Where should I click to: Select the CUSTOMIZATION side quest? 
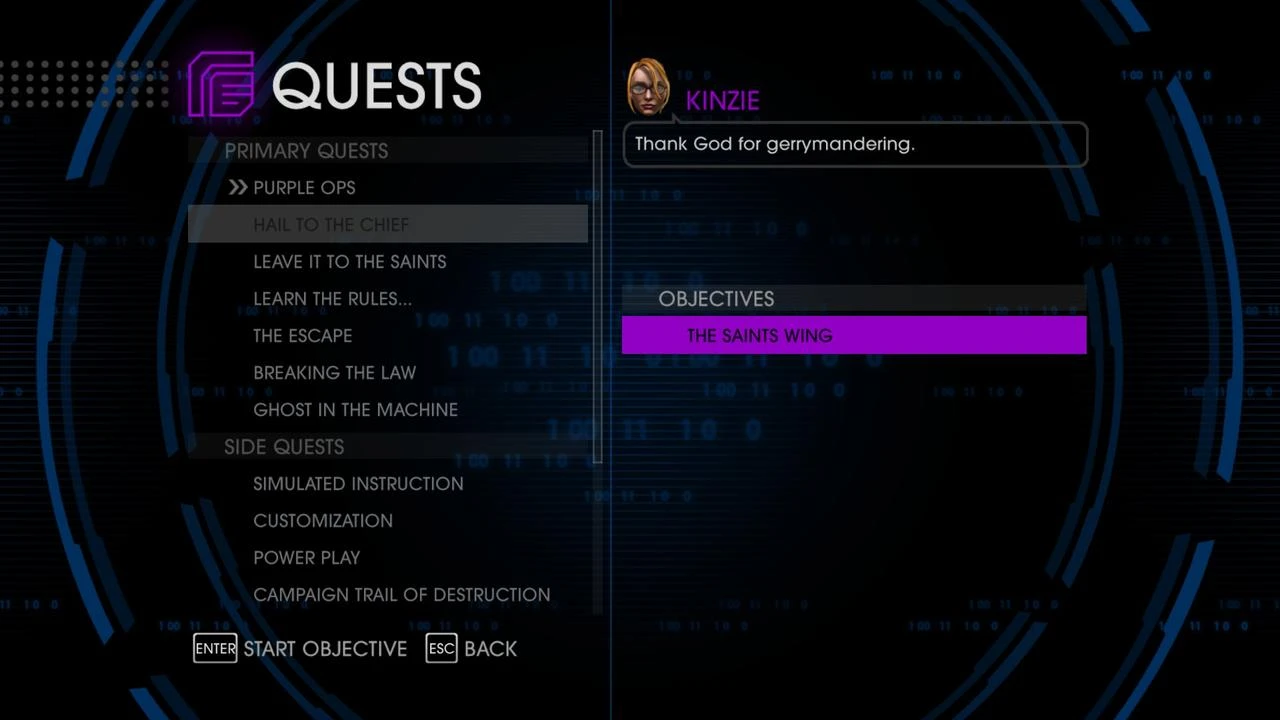pos(323,520)
